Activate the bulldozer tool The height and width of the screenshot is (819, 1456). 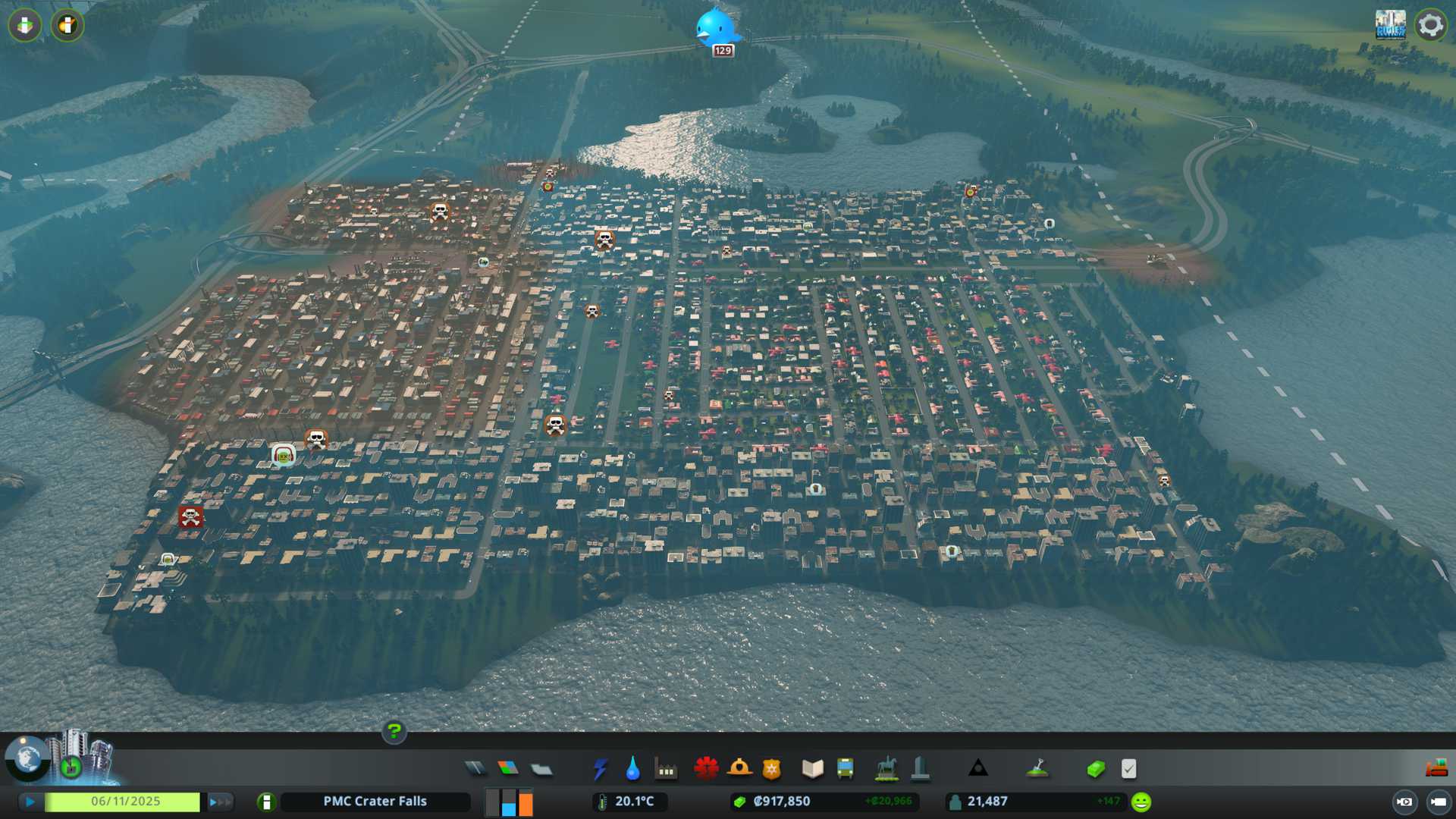click(x=1436, y=769)
